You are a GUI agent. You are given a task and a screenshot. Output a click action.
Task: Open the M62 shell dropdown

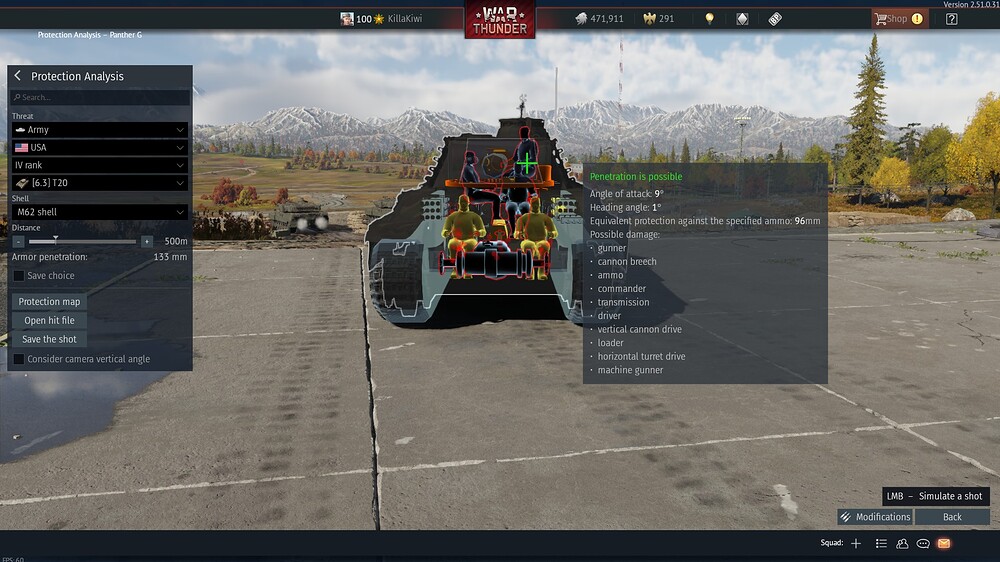click(99, 212)
